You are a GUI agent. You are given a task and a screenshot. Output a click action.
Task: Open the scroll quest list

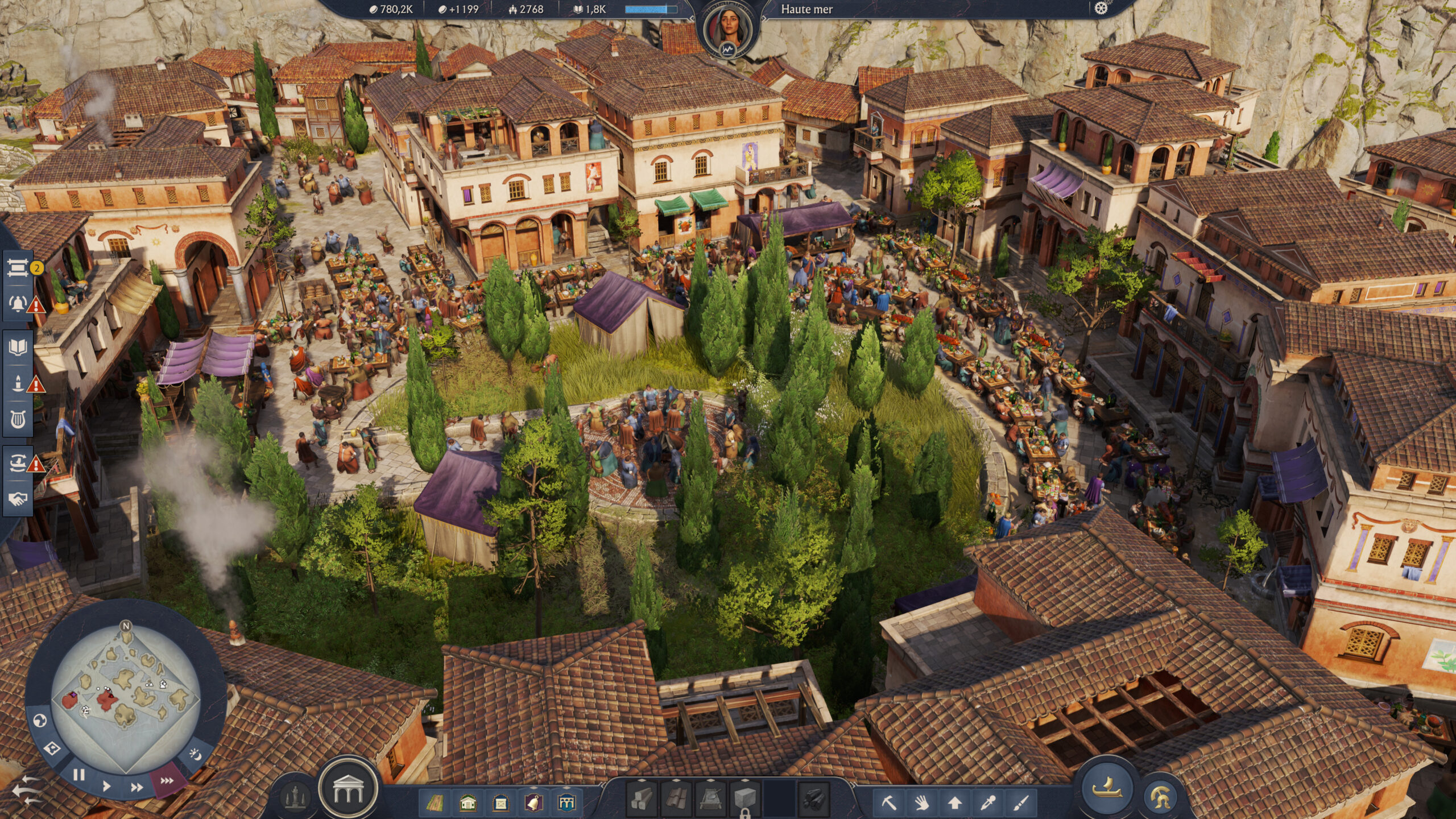click(x=18, y=268)
